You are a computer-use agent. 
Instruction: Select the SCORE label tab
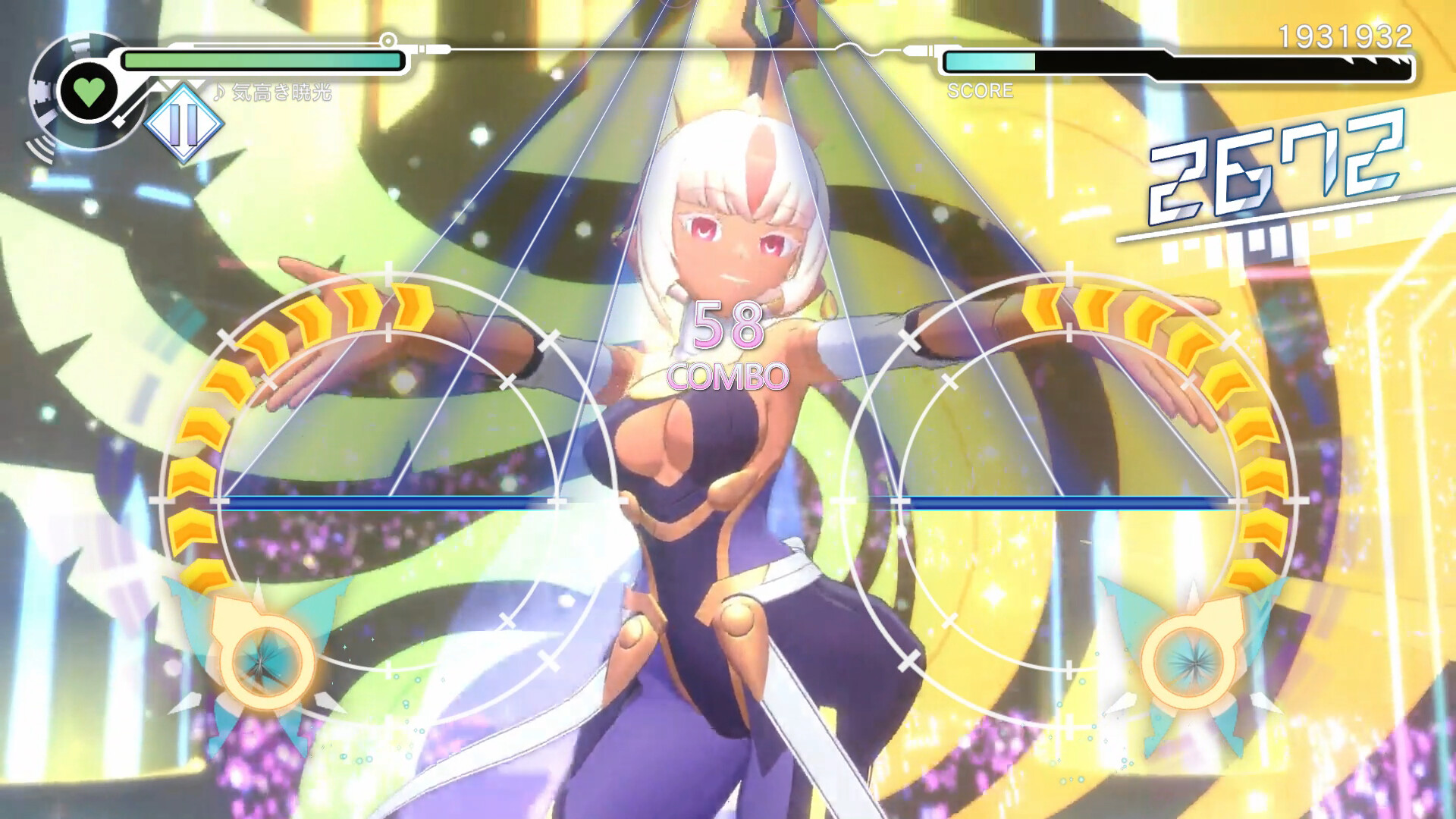click(978, 93)
